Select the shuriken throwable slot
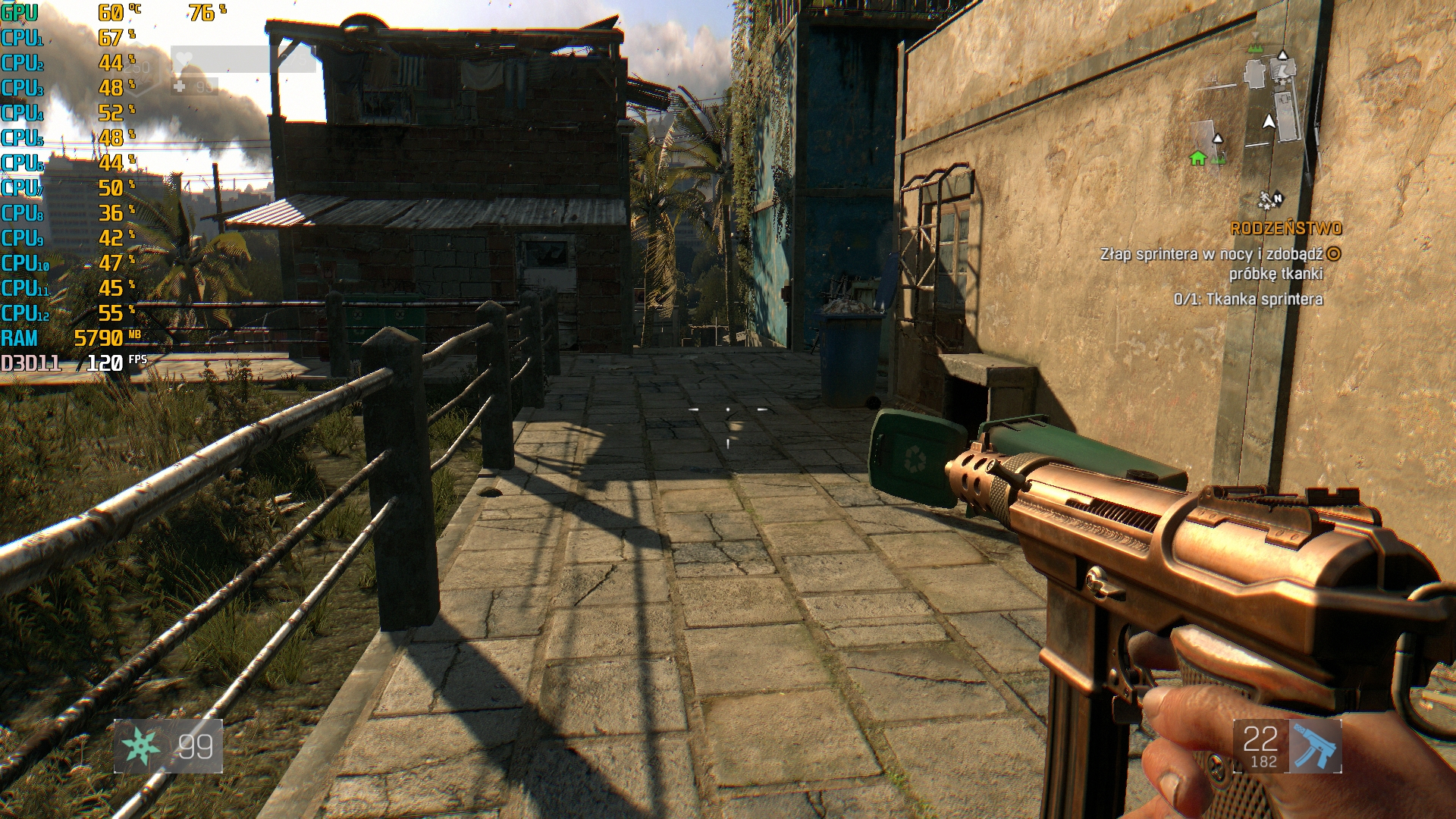Screen dimensions: 1456x819 tap(141, 746)
